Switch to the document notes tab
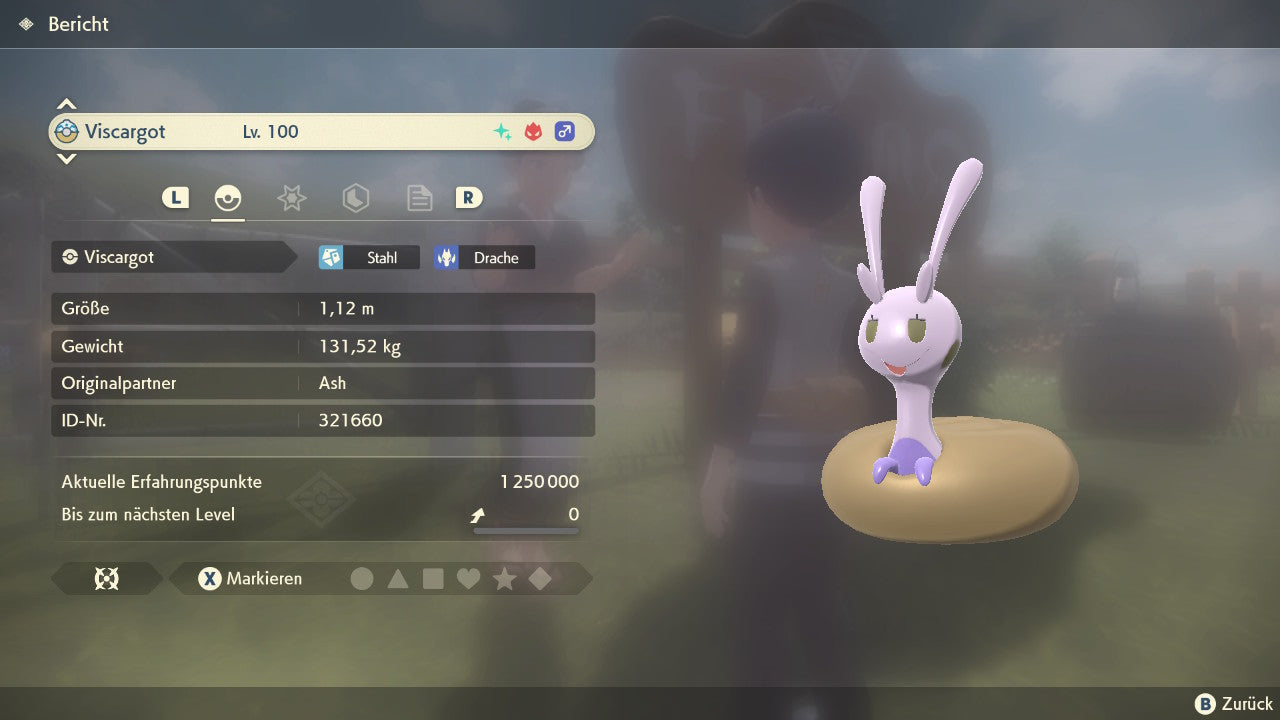 tap(419, 198)
